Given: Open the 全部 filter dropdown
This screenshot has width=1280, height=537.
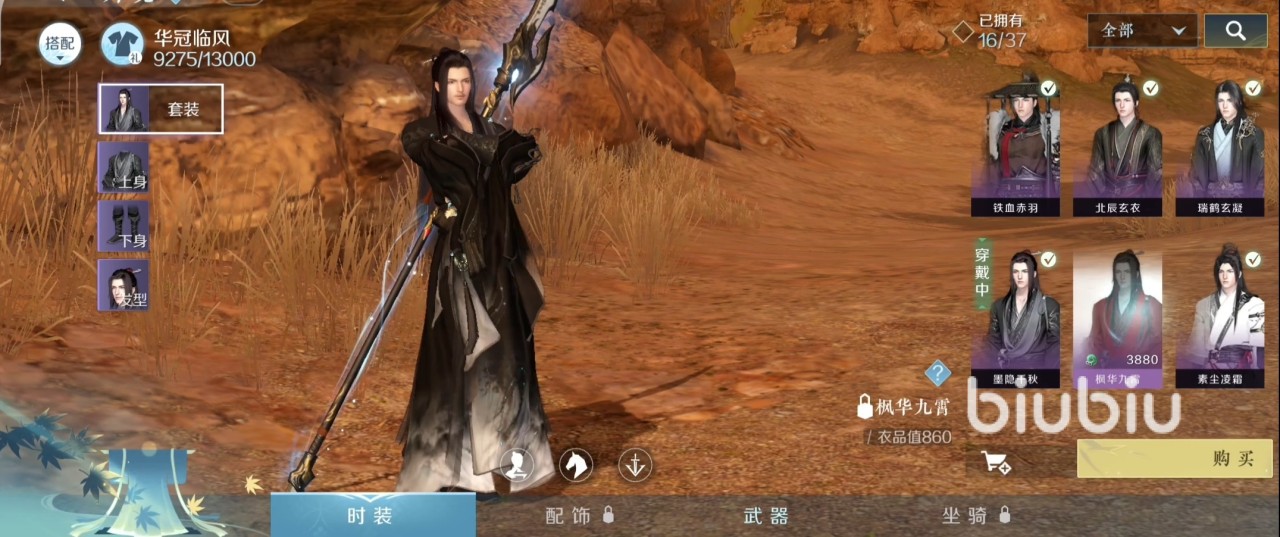Looking at the screenshot, I should [x=1143, y=31].
